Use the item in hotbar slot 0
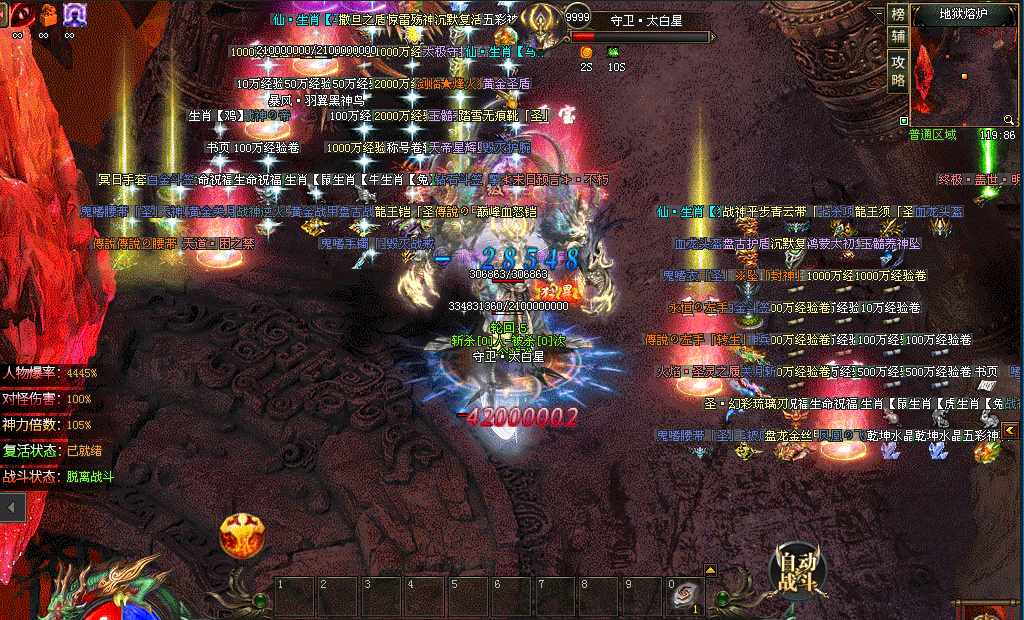 pyautogui.click(x=683, y=594)
